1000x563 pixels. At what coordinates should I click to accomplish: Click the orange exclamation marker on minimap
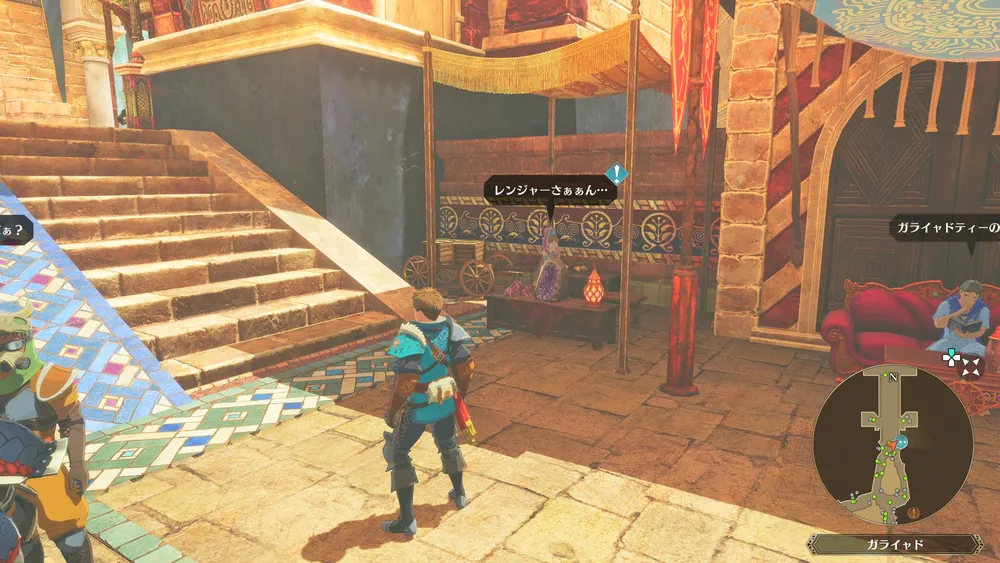click(914, 513)
